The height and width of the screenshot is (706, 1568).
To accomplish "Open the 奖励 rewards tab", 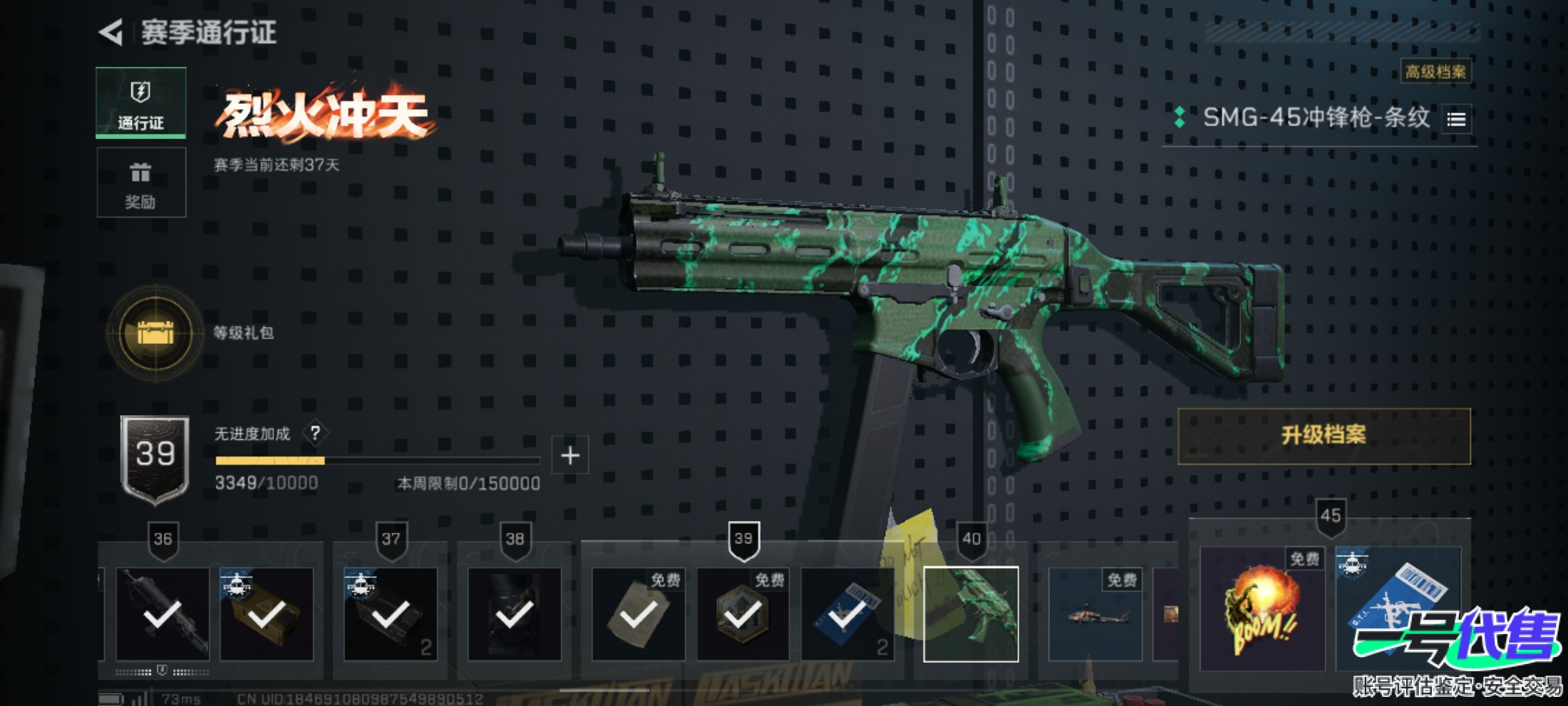I will pos(141,182).
